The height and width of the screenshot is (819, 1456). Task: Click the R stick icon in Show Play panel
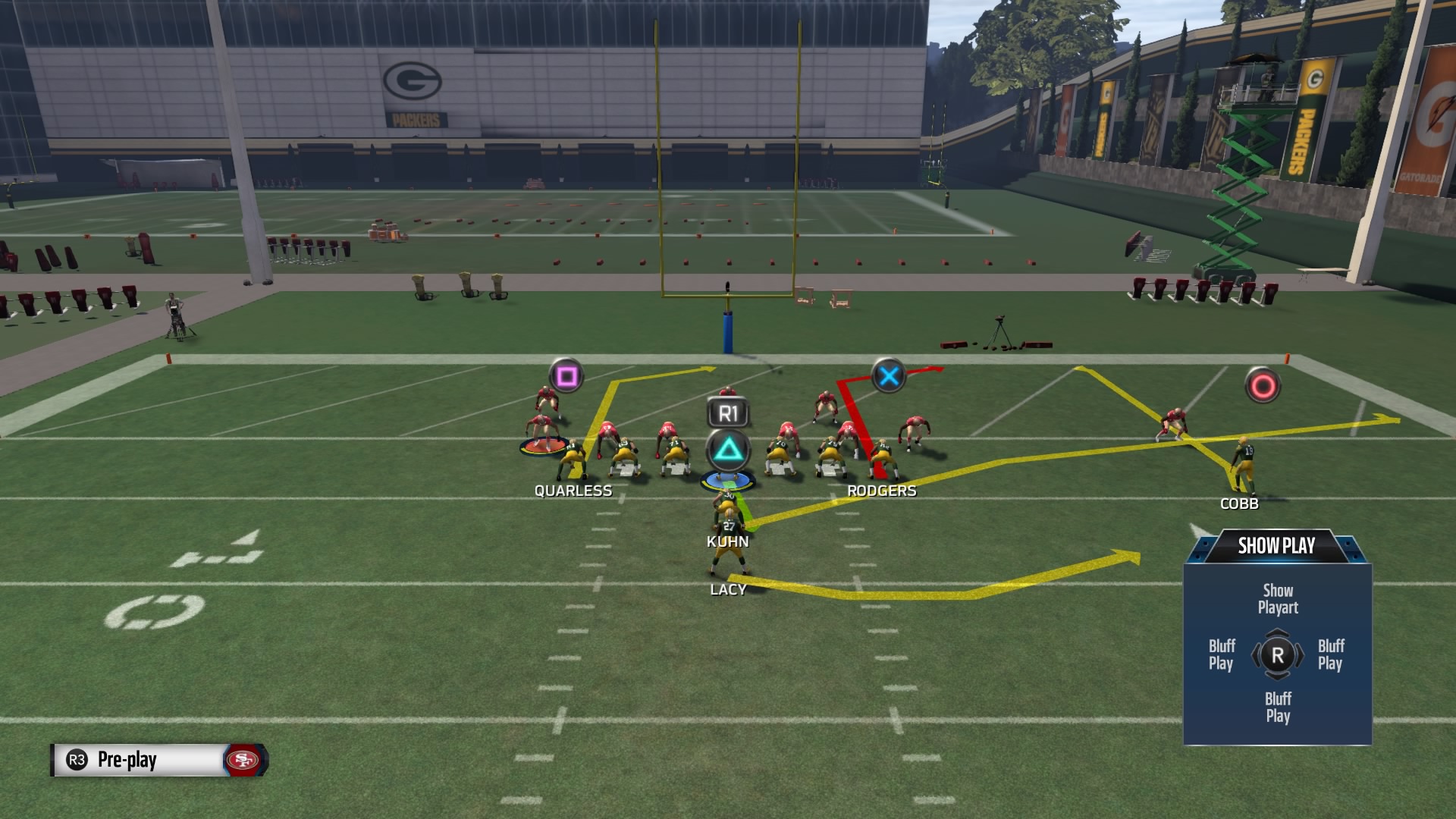click(x=1276, y=654)
